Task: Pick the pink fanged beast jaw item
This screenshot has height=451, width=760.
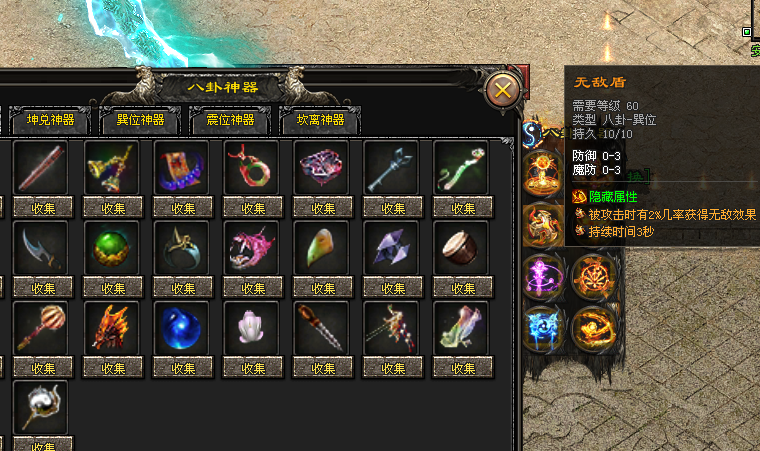Action: (251, 247)
